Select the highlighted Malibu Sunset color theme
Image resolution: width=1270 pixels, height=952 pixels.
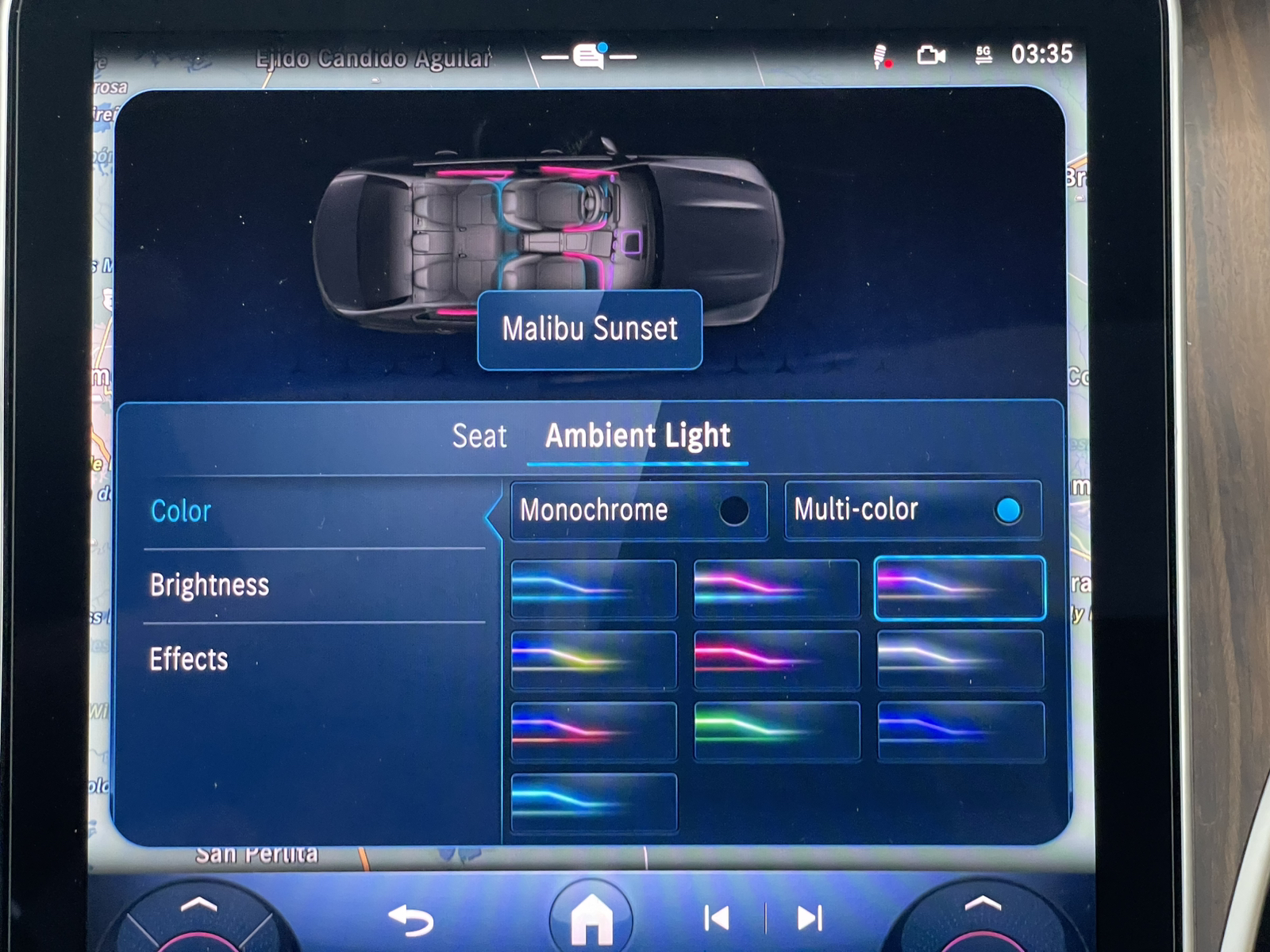tap(959, 588)
